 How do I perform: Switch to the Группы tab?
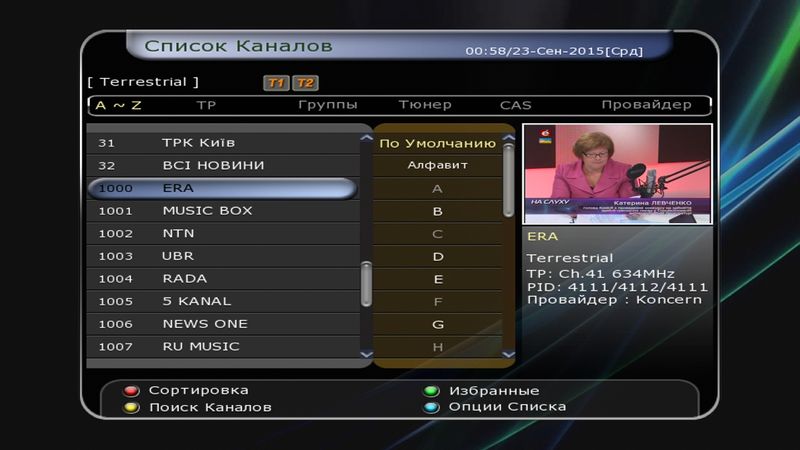[x=328, y=105]
